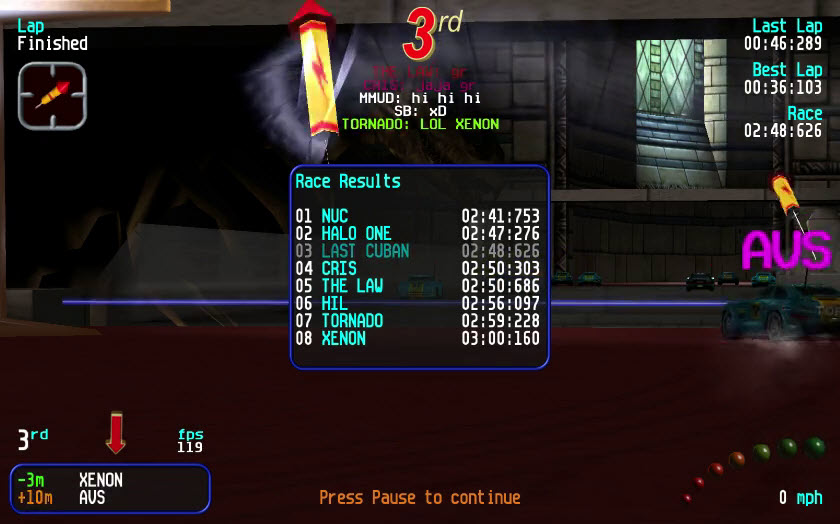
Task: Highlight the LAST CUBAN results row
Action: (x=417, y=251)
